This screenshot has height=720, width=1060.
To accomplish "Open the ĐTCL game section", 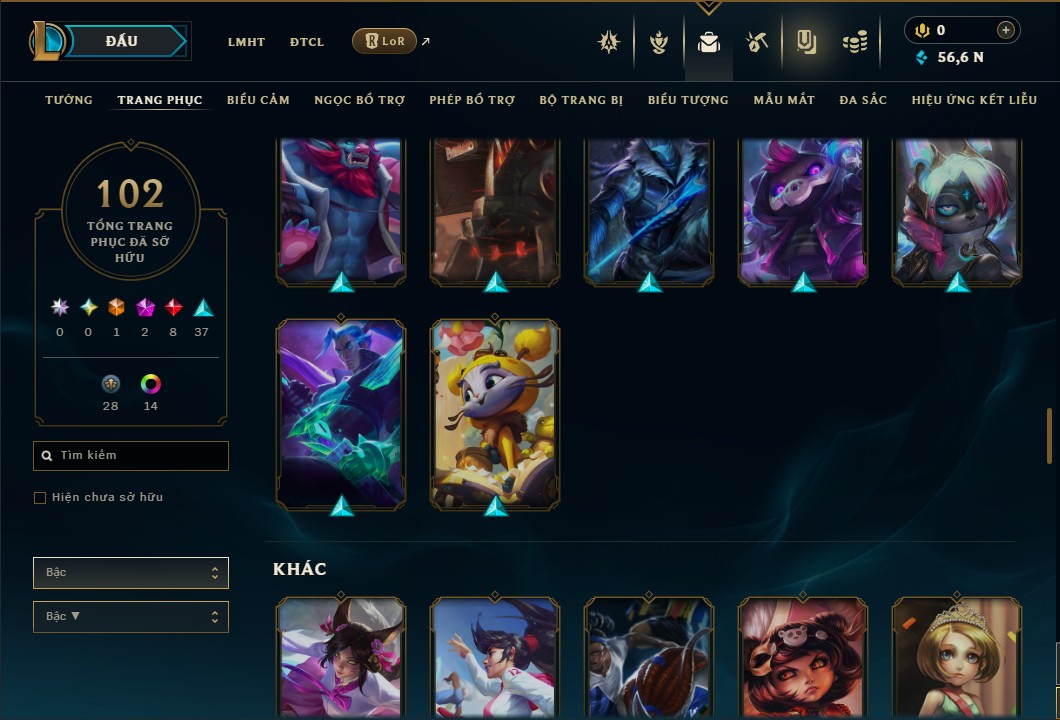I will [x=307, y=42].
